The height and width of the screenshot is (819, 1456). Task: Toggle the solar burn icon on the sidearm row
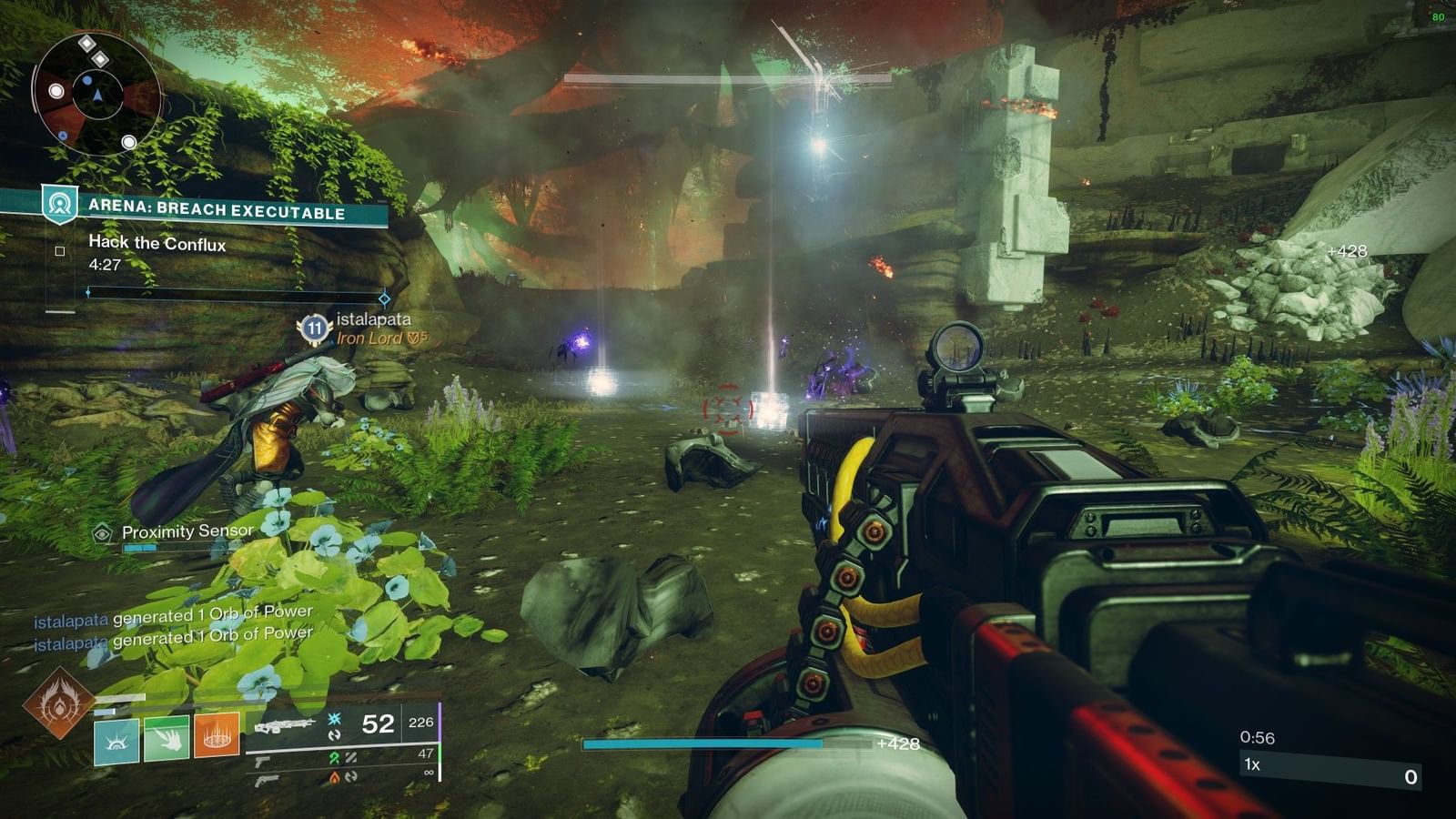tap(336, 779)
